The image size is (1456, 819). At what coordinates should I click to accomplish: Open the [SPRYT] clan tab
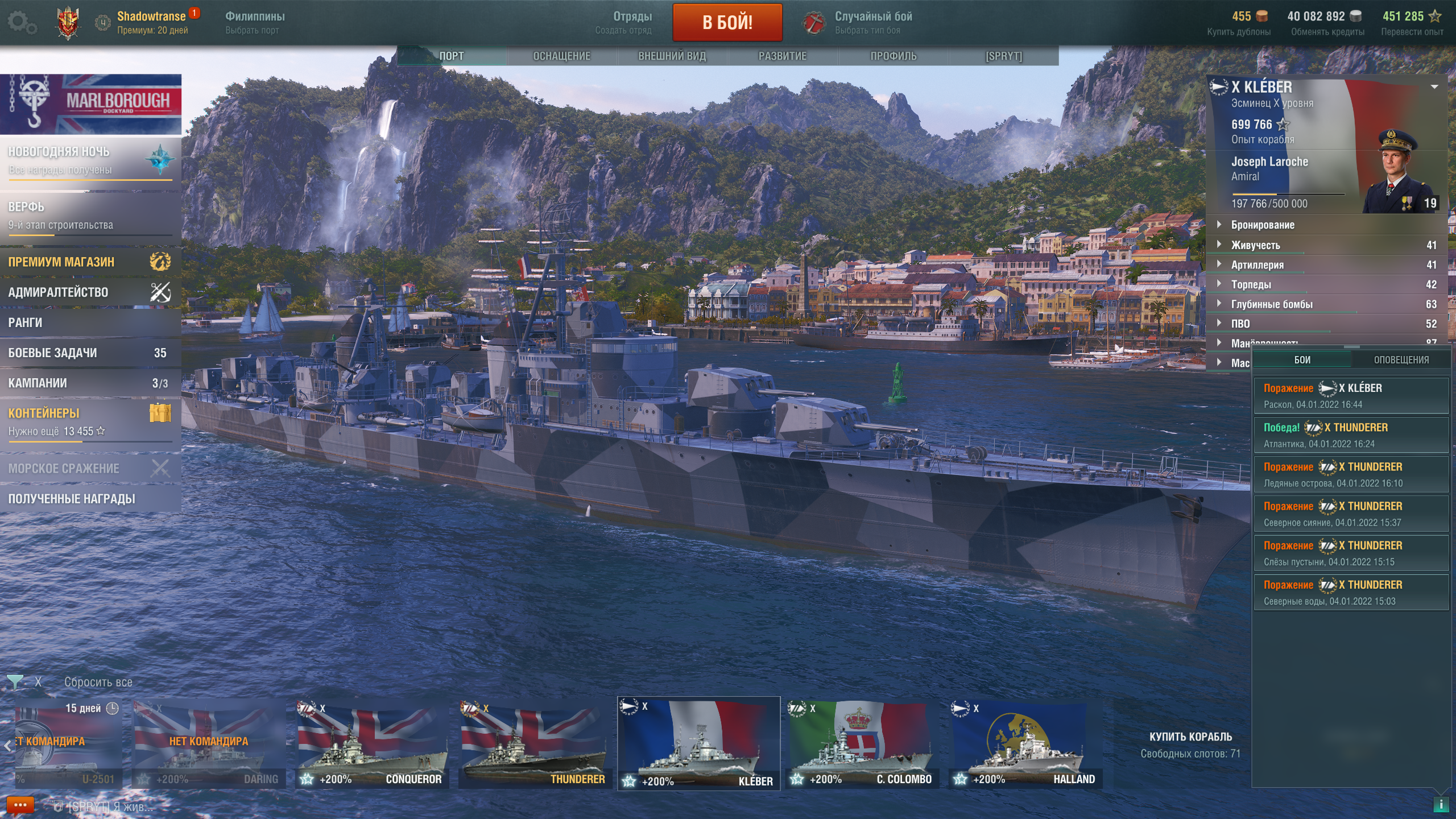pyautogui.click(x=1003, y=56)
